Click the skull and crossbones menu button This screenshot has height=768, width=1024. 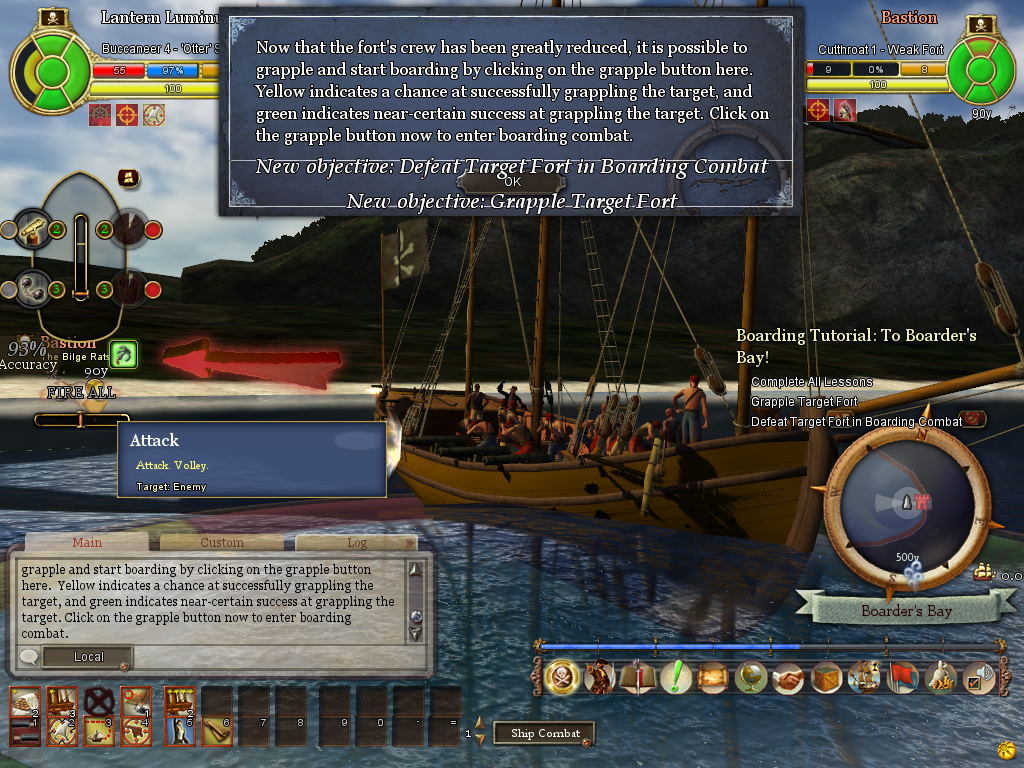coord(560,677)
